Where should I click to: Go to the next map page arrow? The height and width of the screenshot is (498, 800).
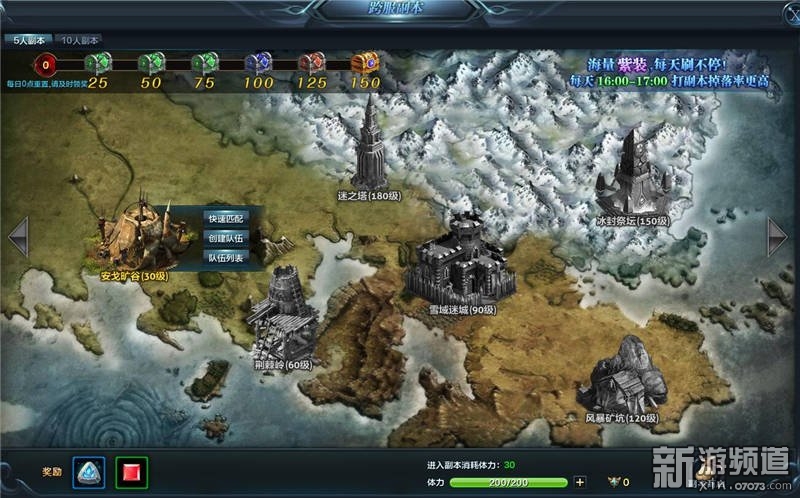(x=777, y=237)
